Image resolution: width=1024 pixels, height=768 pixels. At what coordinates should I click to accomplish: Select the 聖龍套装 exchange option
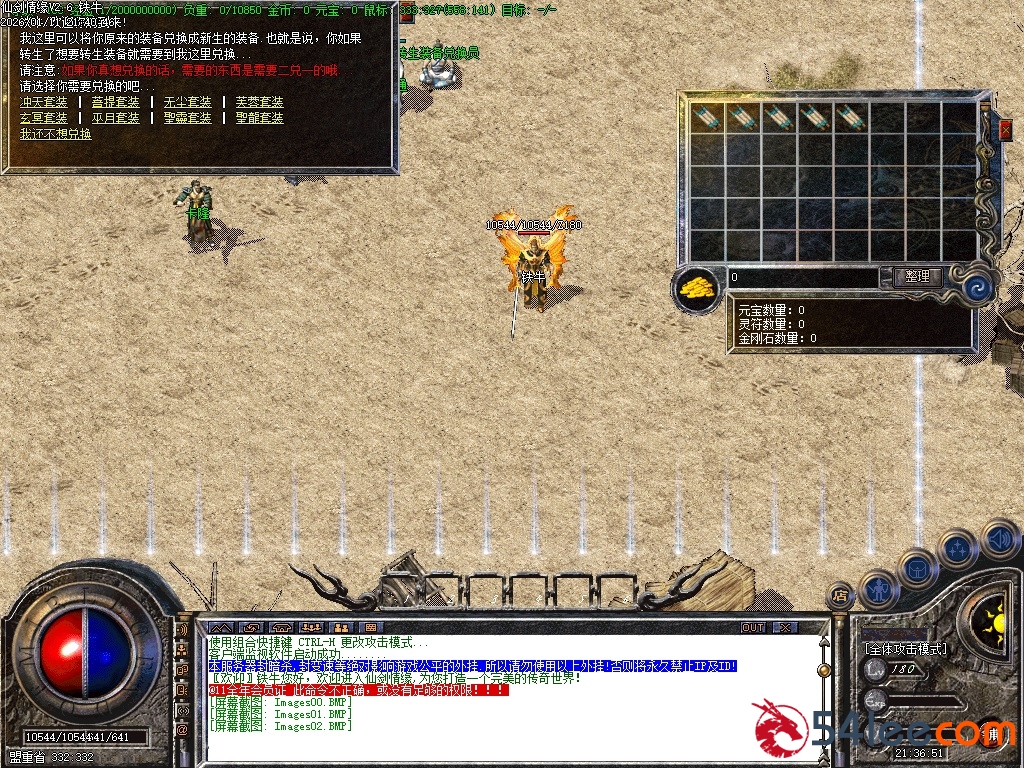coord(260,118)
